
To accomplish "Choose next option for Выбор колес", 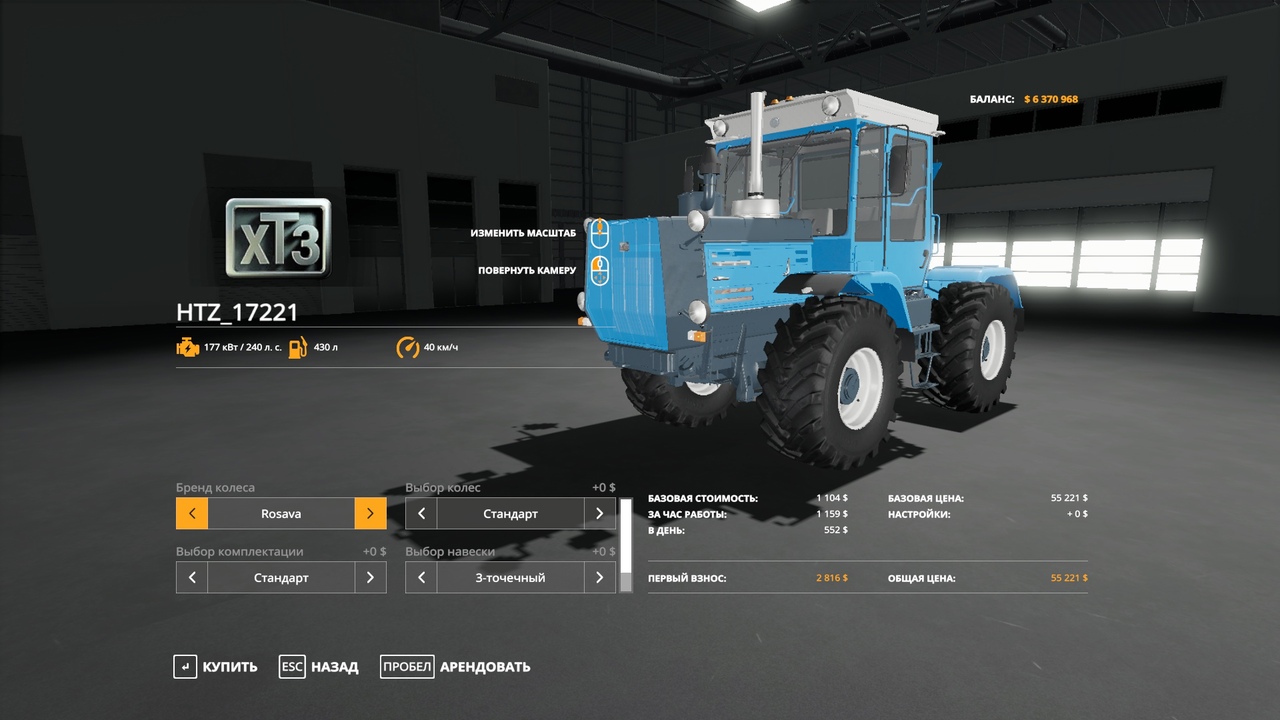I will (599, 514).
